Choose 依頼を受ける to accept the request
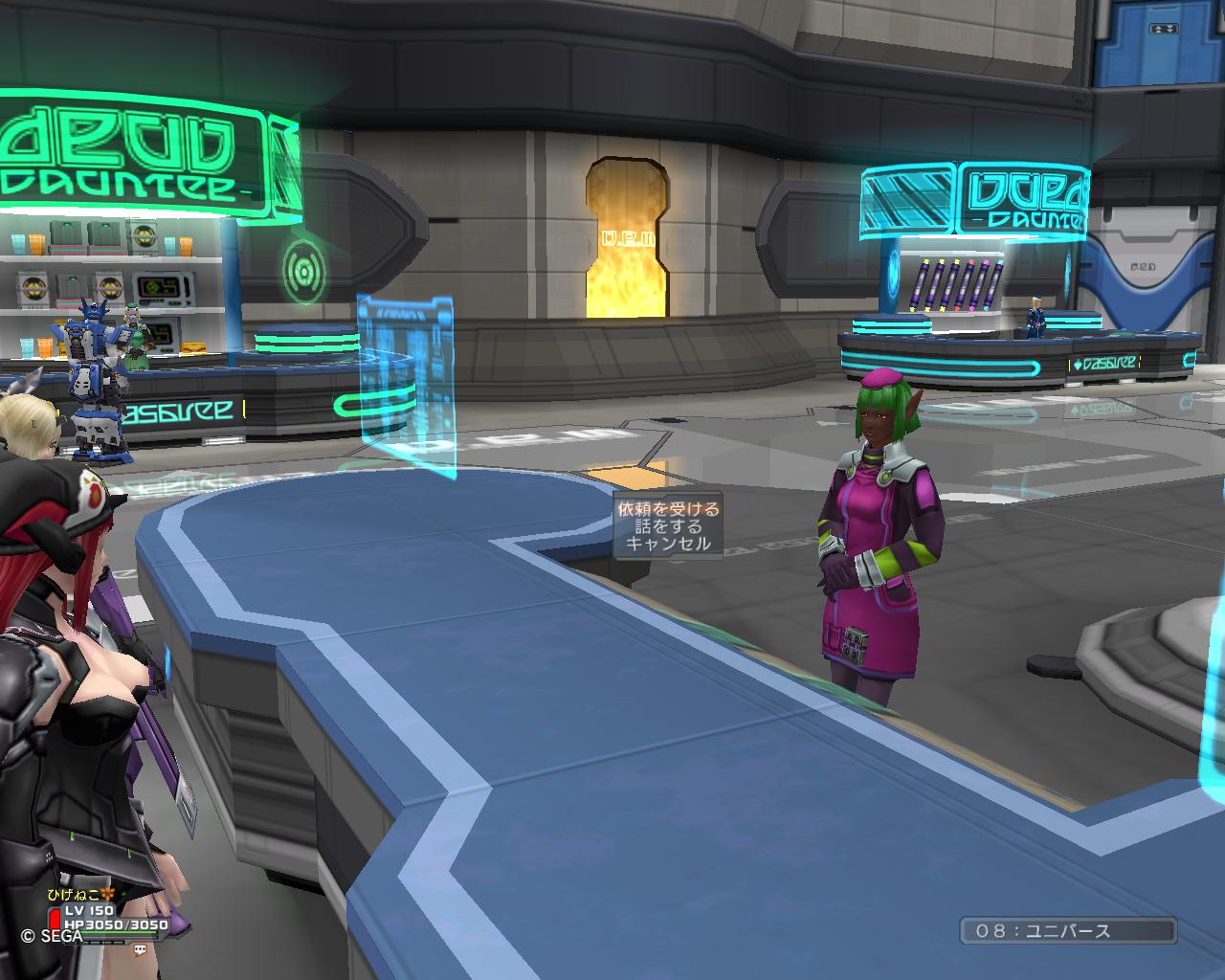The image size is (1225, 980). [x=667, y=509]
